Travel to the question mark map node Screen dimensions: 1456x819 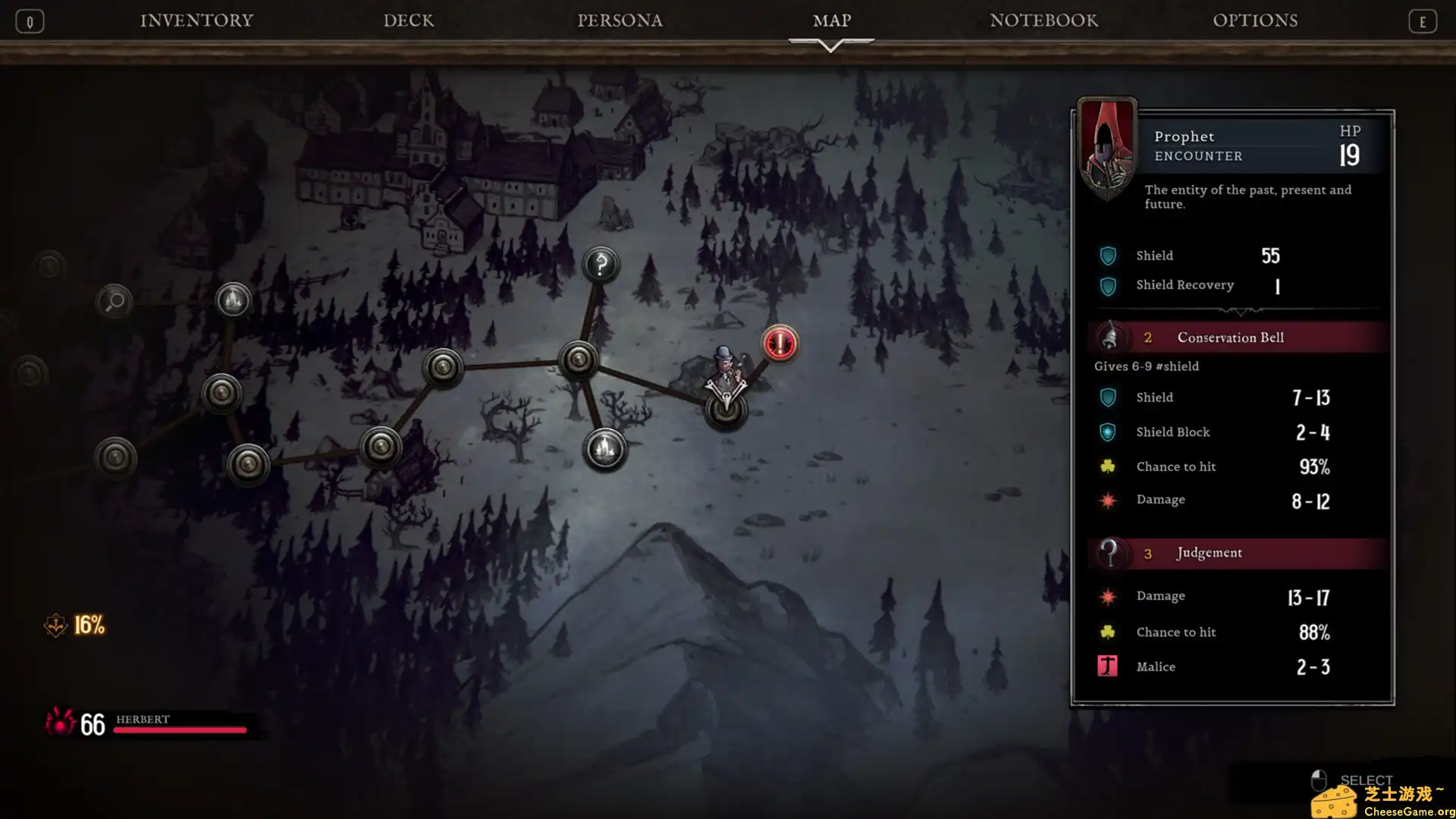[x=601, y=265]
